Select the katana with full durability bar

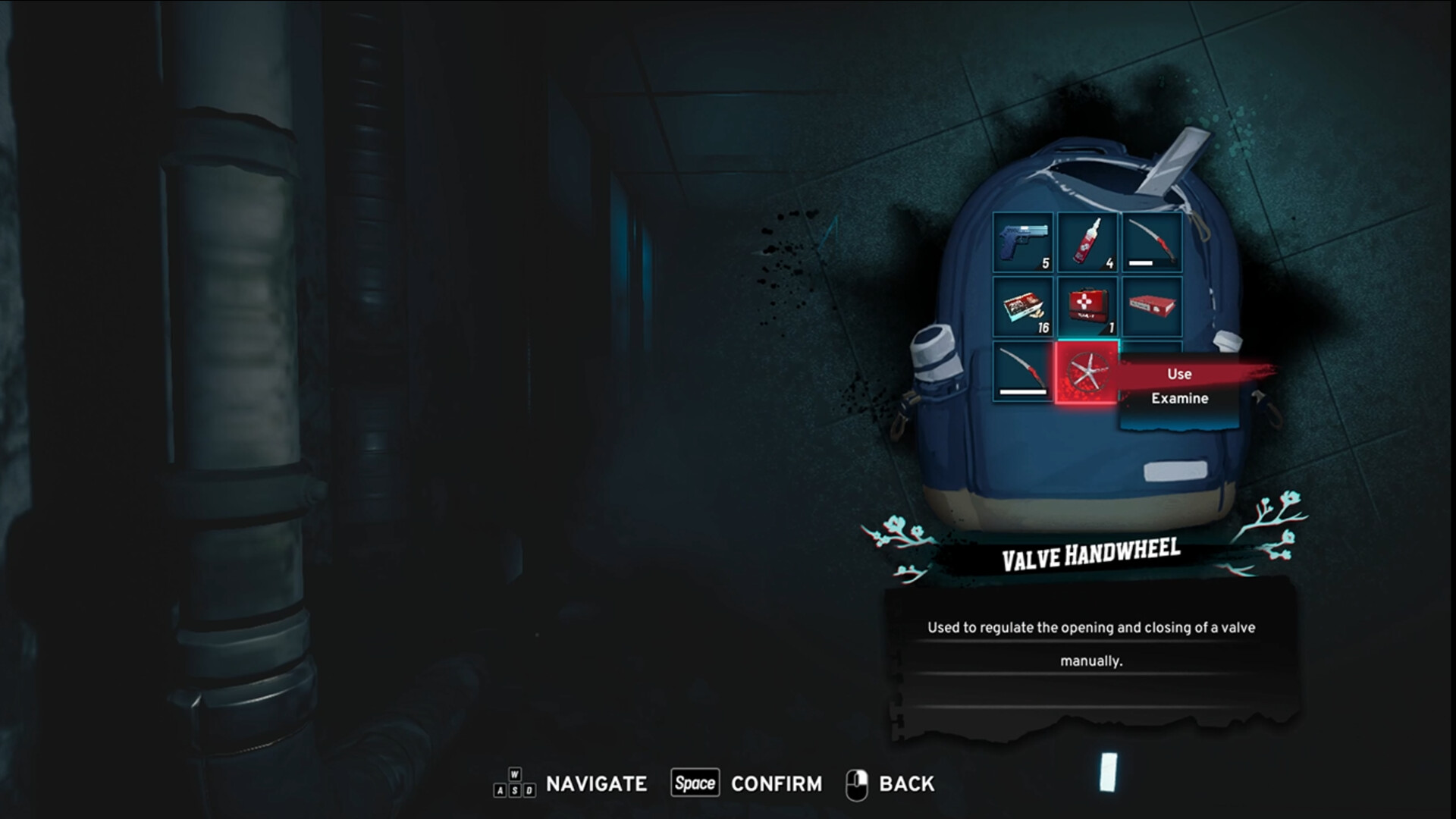(x=1023, y=372)
